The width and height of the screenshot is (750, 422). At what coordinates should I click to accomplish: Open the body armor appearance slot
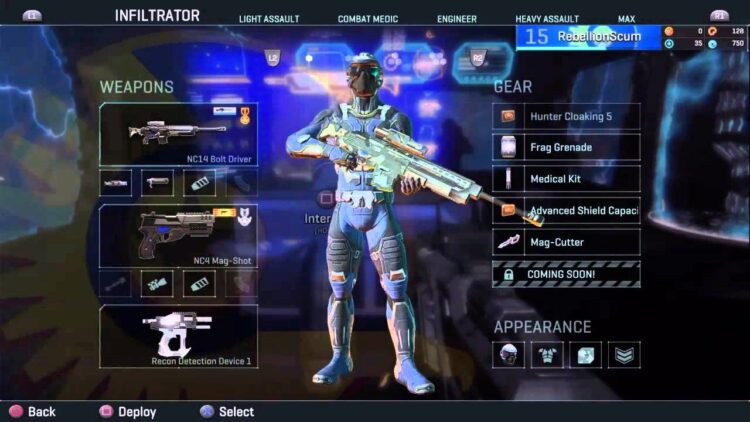(x=547, y=354)
